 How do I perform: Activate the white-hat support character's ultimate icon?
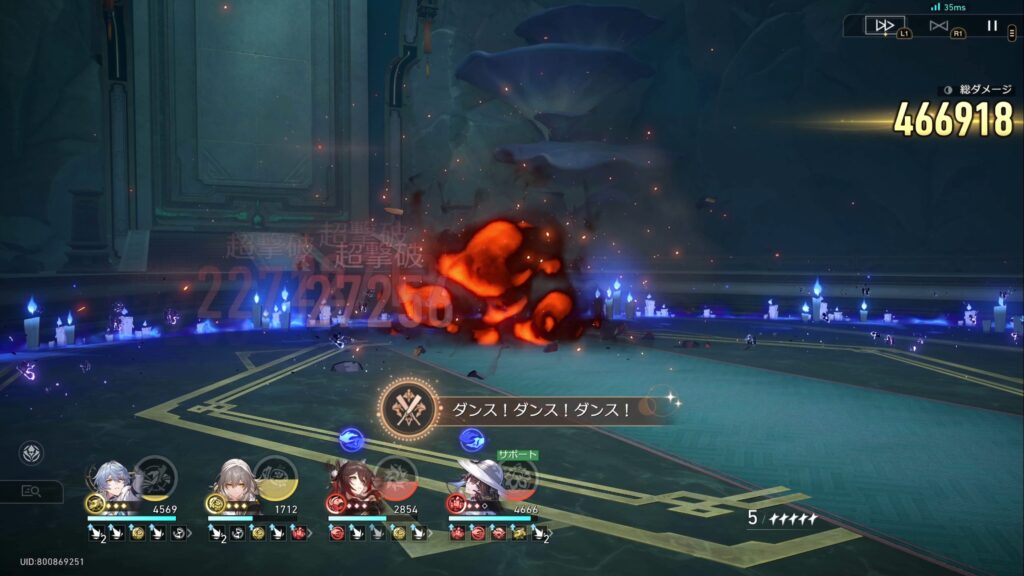[x=517, y=478]
